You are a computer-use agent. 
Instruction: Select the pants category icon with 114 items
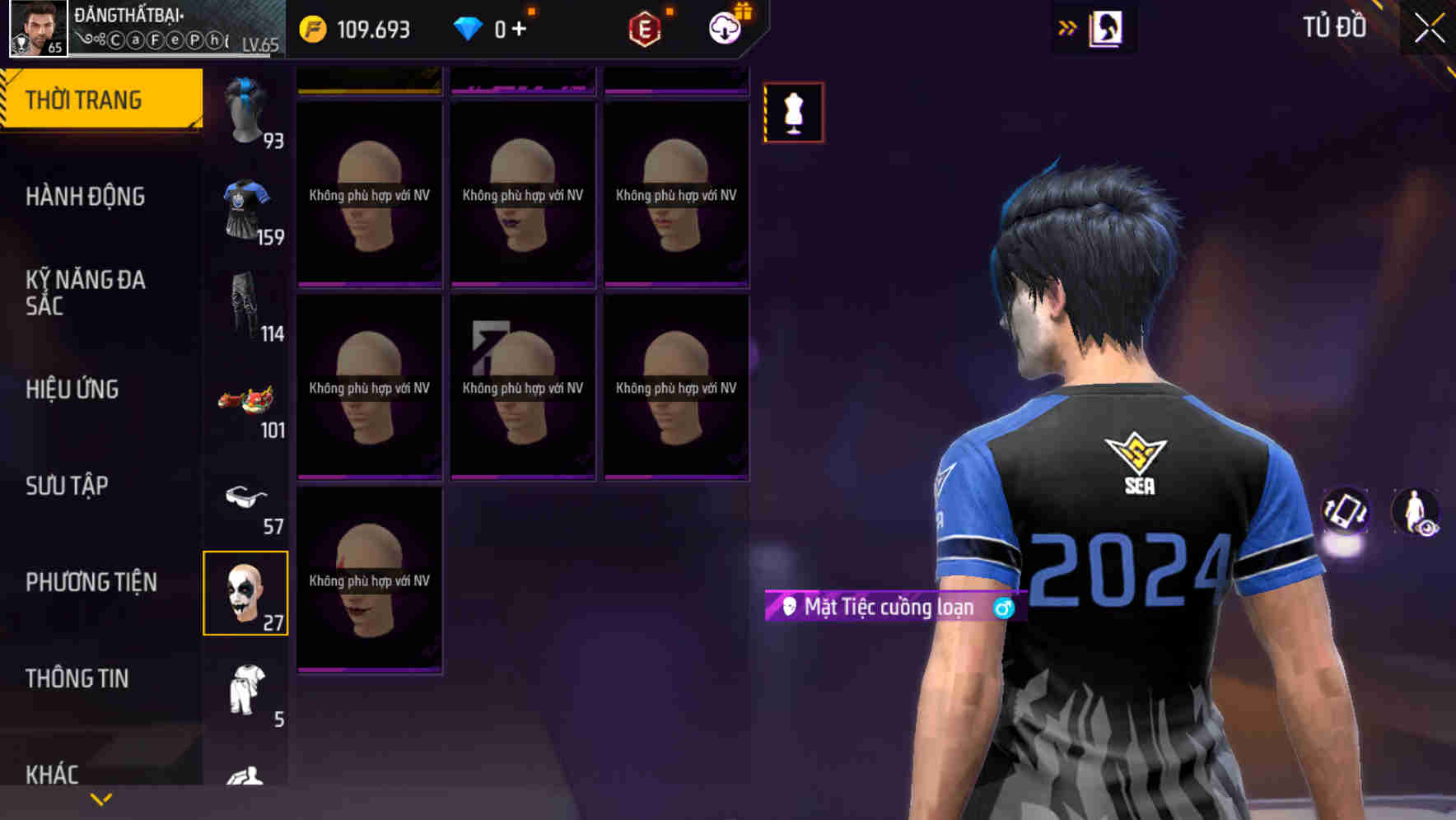(245, 309)
